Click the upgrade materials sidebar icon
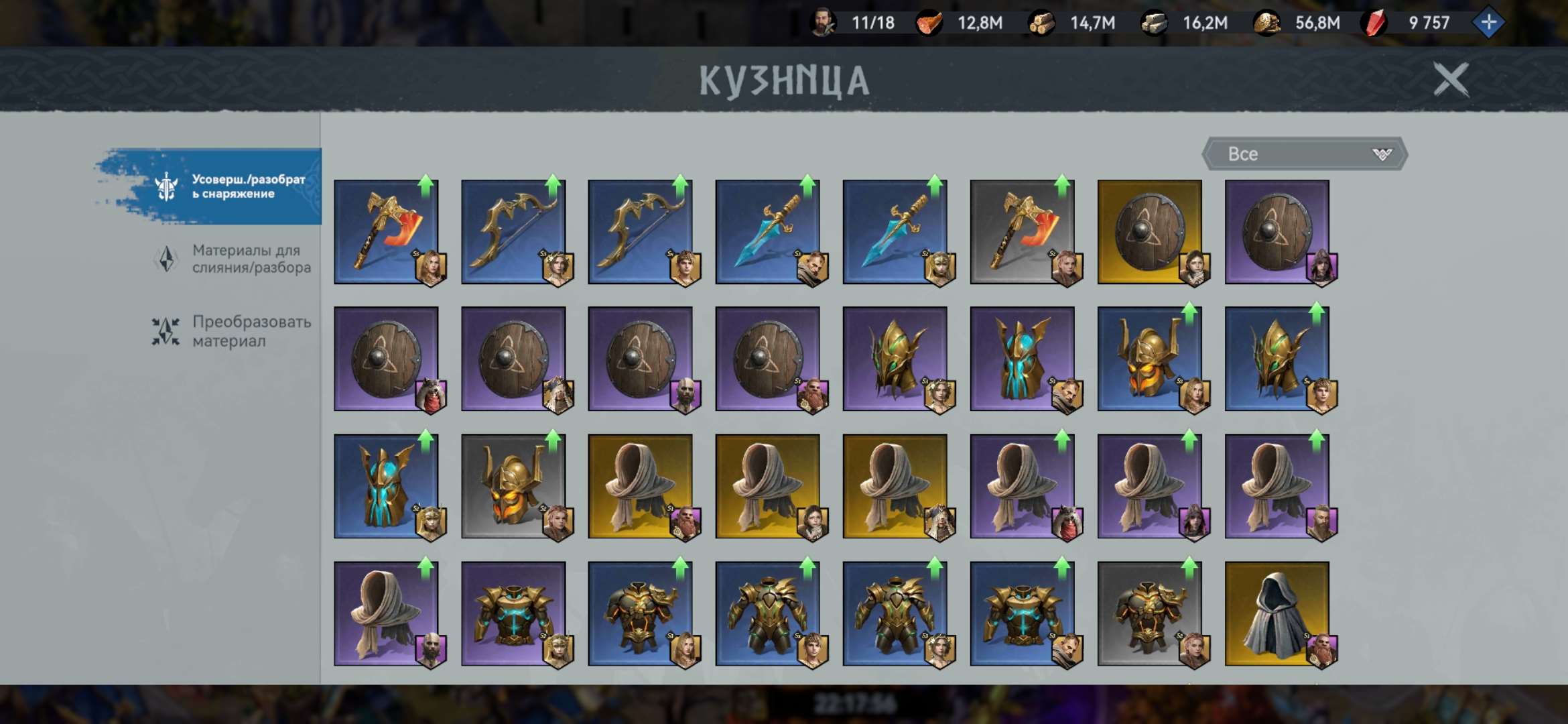 tap(164, 257)
